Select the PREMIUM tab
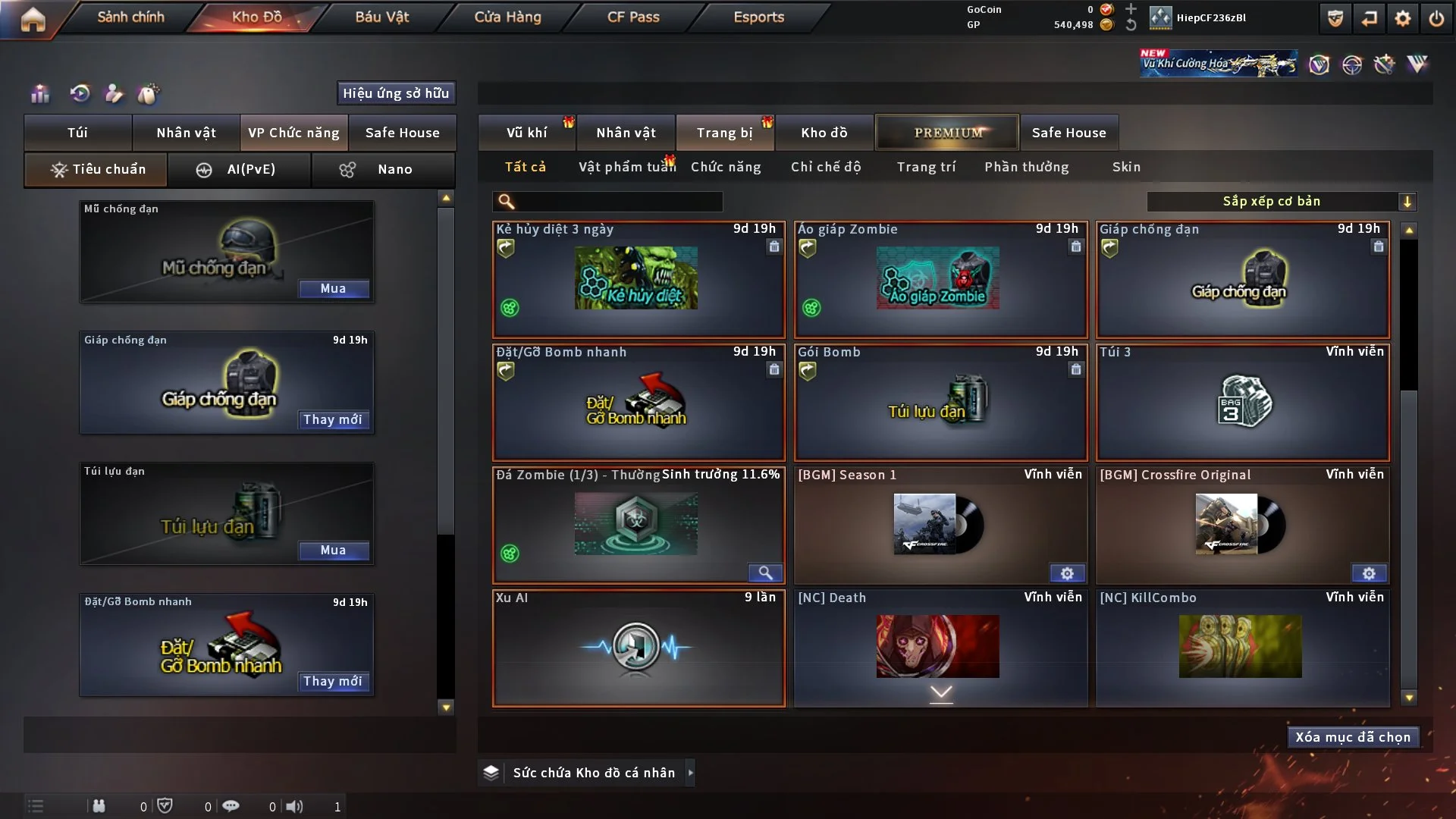Viewport: 1456px width, 819px height. pos(947,133)
